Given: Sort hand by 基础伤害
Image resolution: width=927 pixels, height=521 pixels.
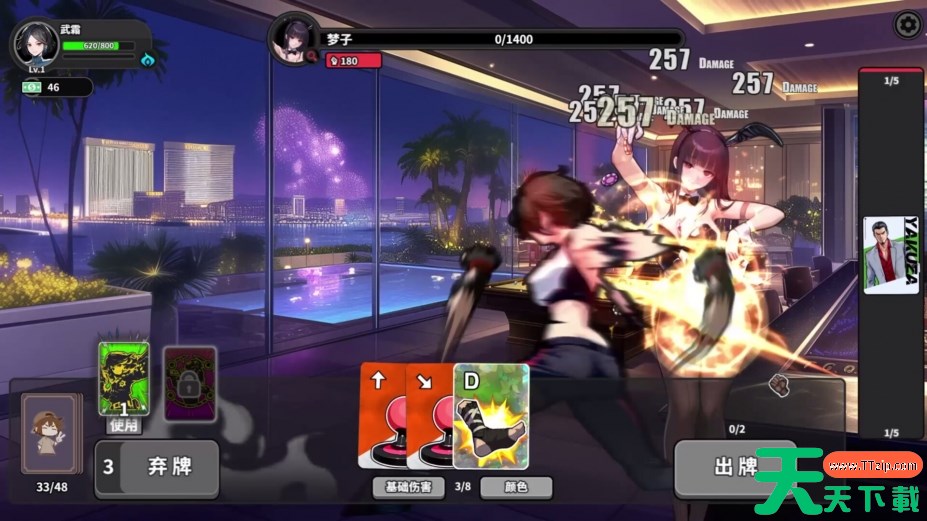Looking at the screenshot, I should tap(408, 487).
